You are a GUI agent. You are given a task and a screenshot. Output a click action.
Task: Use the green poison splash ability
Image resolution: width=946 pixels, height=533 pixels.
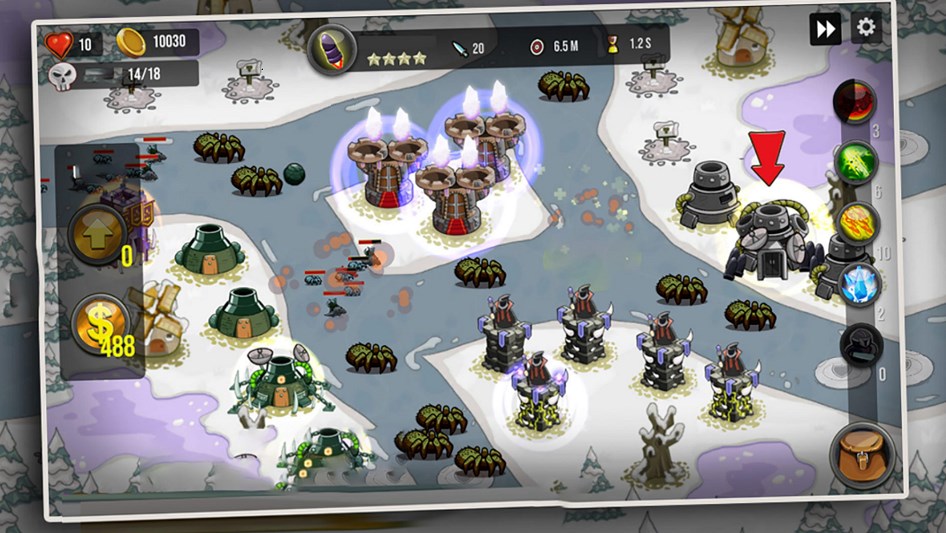(x=857, y=160)
